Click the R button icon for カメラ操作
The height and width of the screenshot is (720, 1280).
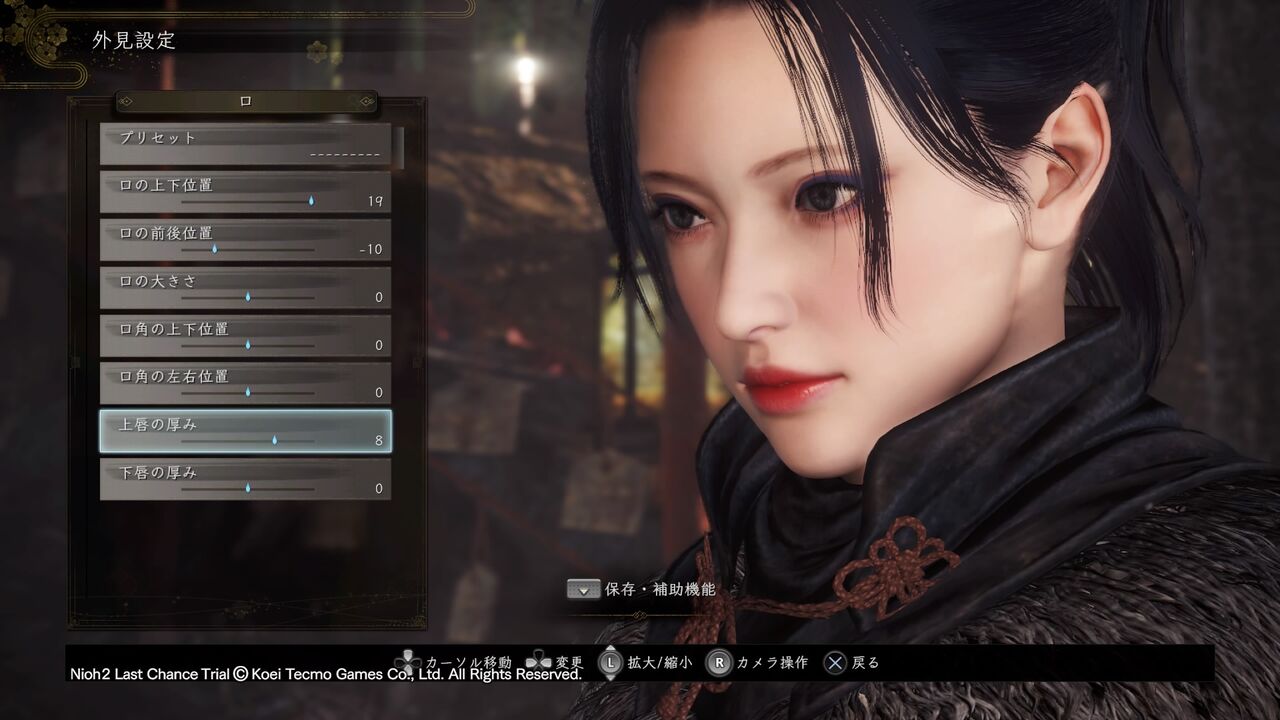pos(718,662)
